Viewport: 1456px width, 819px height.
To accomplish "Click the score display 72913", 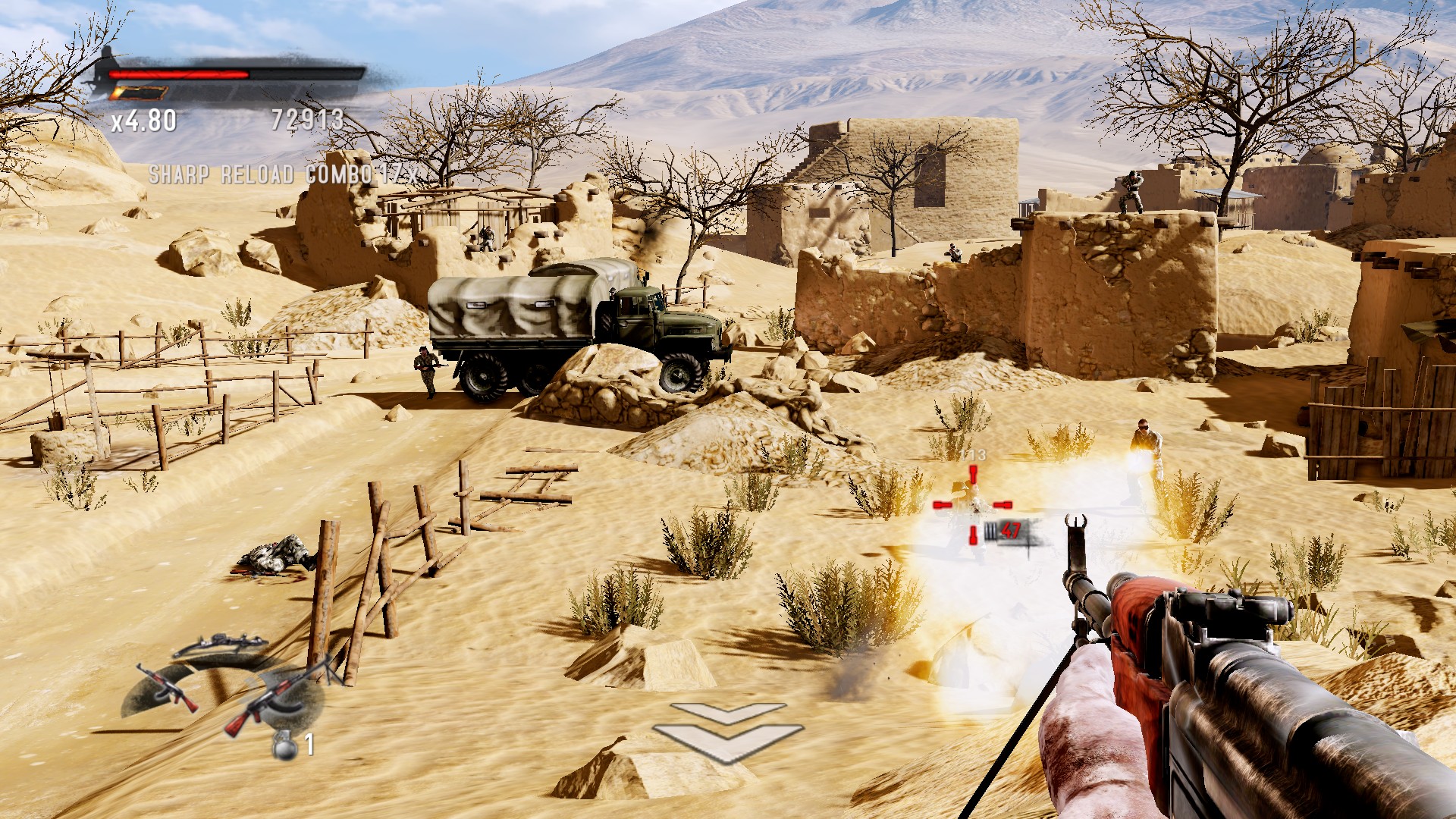I will click(x=309, y=119).
